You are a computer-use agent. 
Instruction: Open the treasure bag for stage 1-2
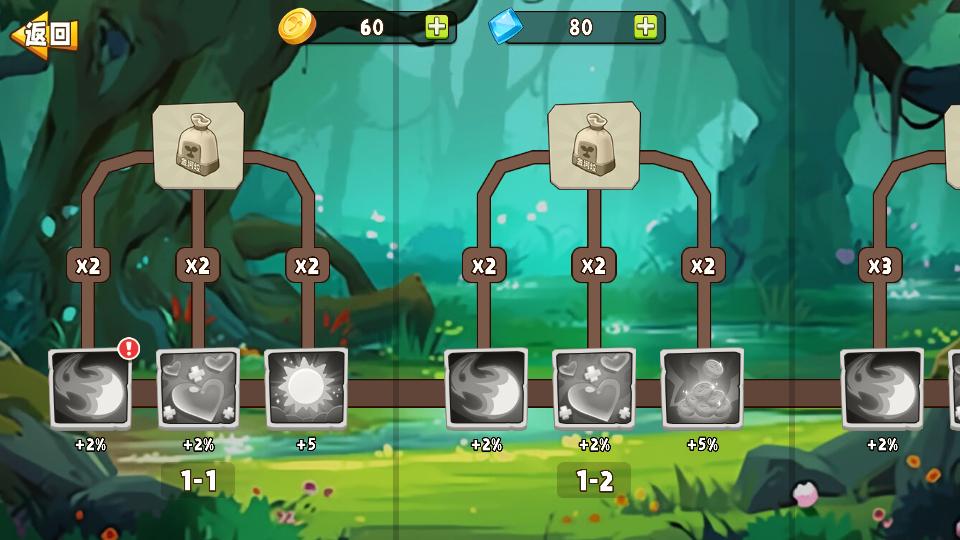pyautogui.click(x=594, y=145)
